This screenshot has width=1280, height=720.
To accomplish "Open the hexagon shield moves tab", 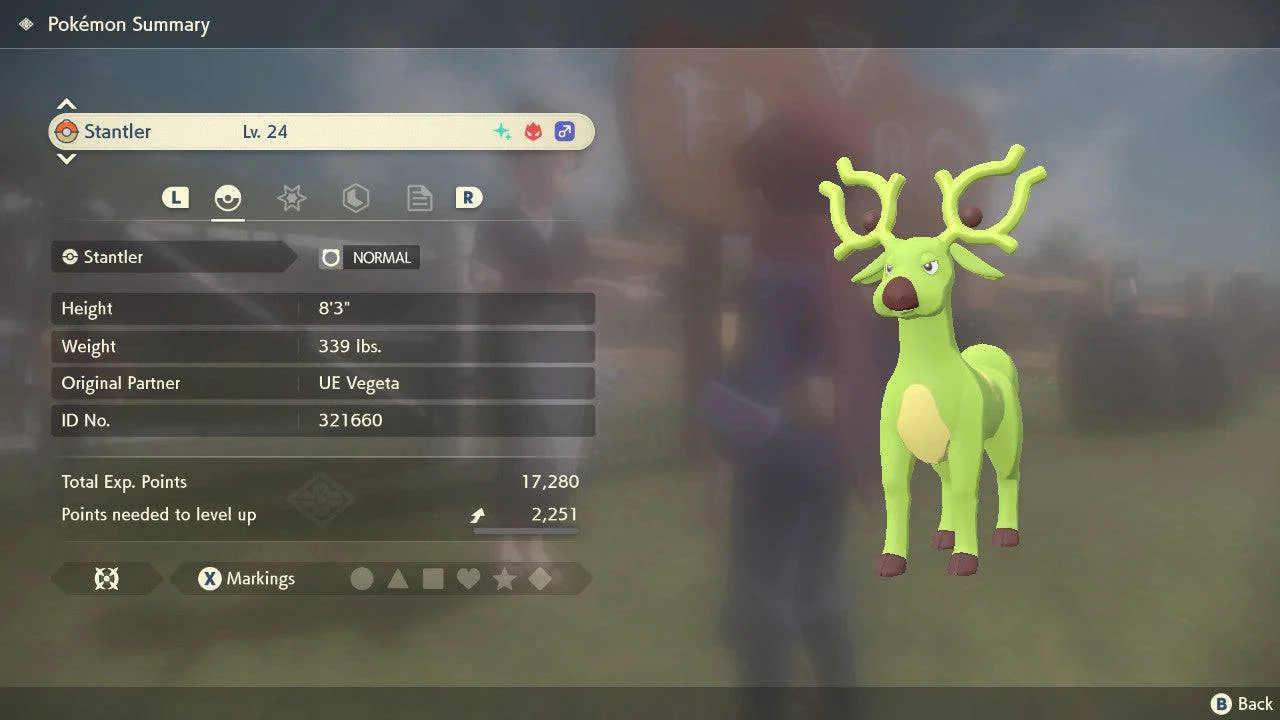I will (x=355, y=198).
